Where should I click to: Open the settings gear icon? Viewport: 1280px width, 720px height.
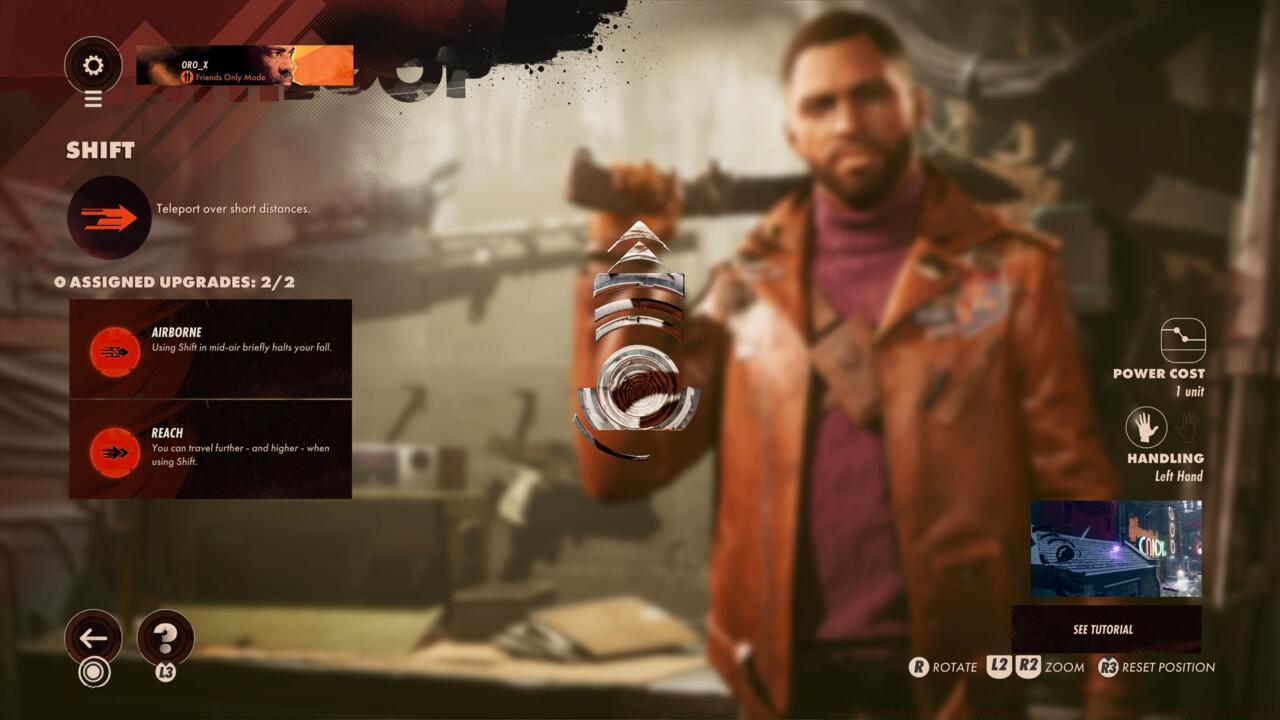(x=93, y=66)
